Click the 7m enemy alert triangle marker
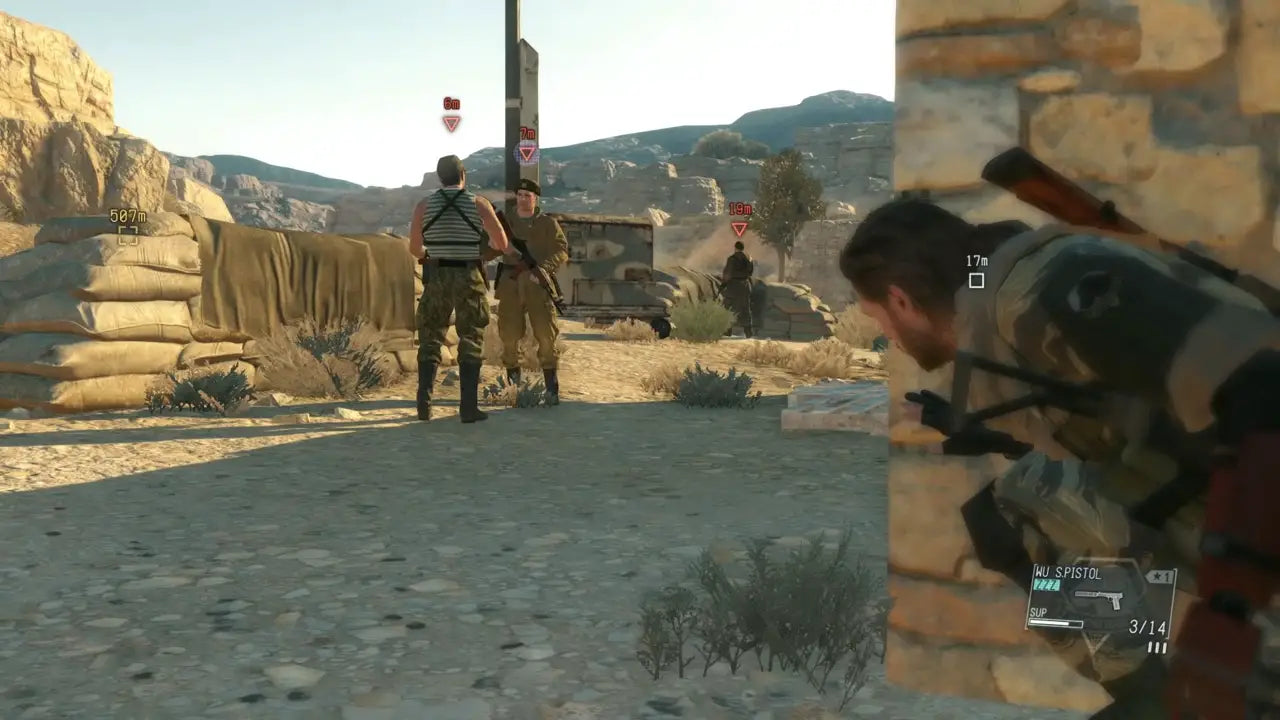Viewport: 1280px width, 720px height. click(x=527, y=152)
